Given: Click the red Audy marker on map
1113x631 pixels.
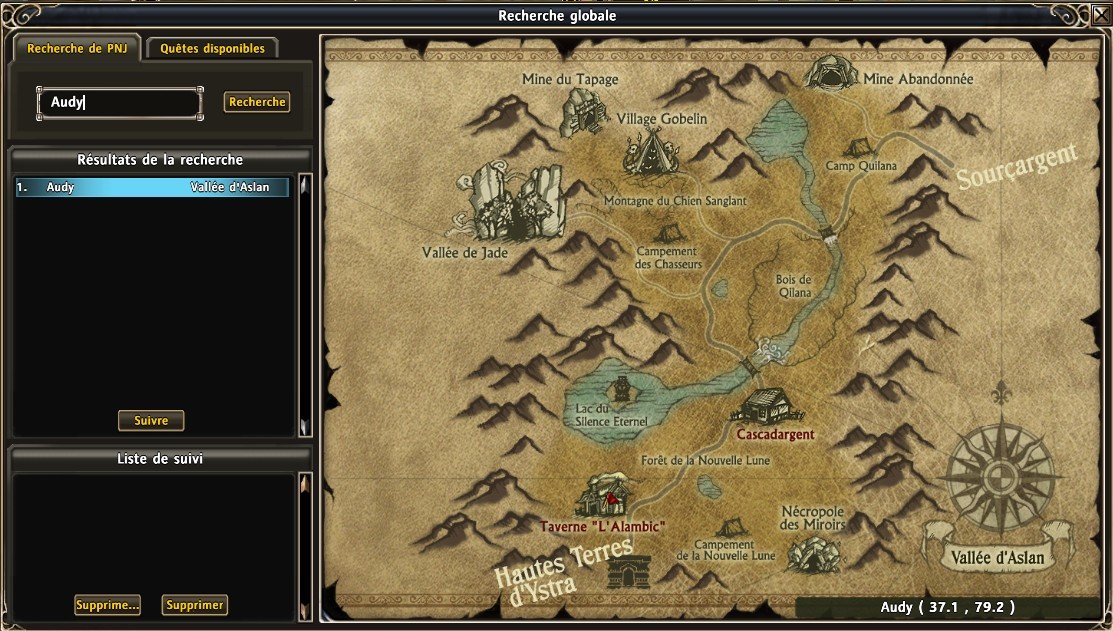Looking at the screenshot, I should pyautogui.click(x=608, y=497).
